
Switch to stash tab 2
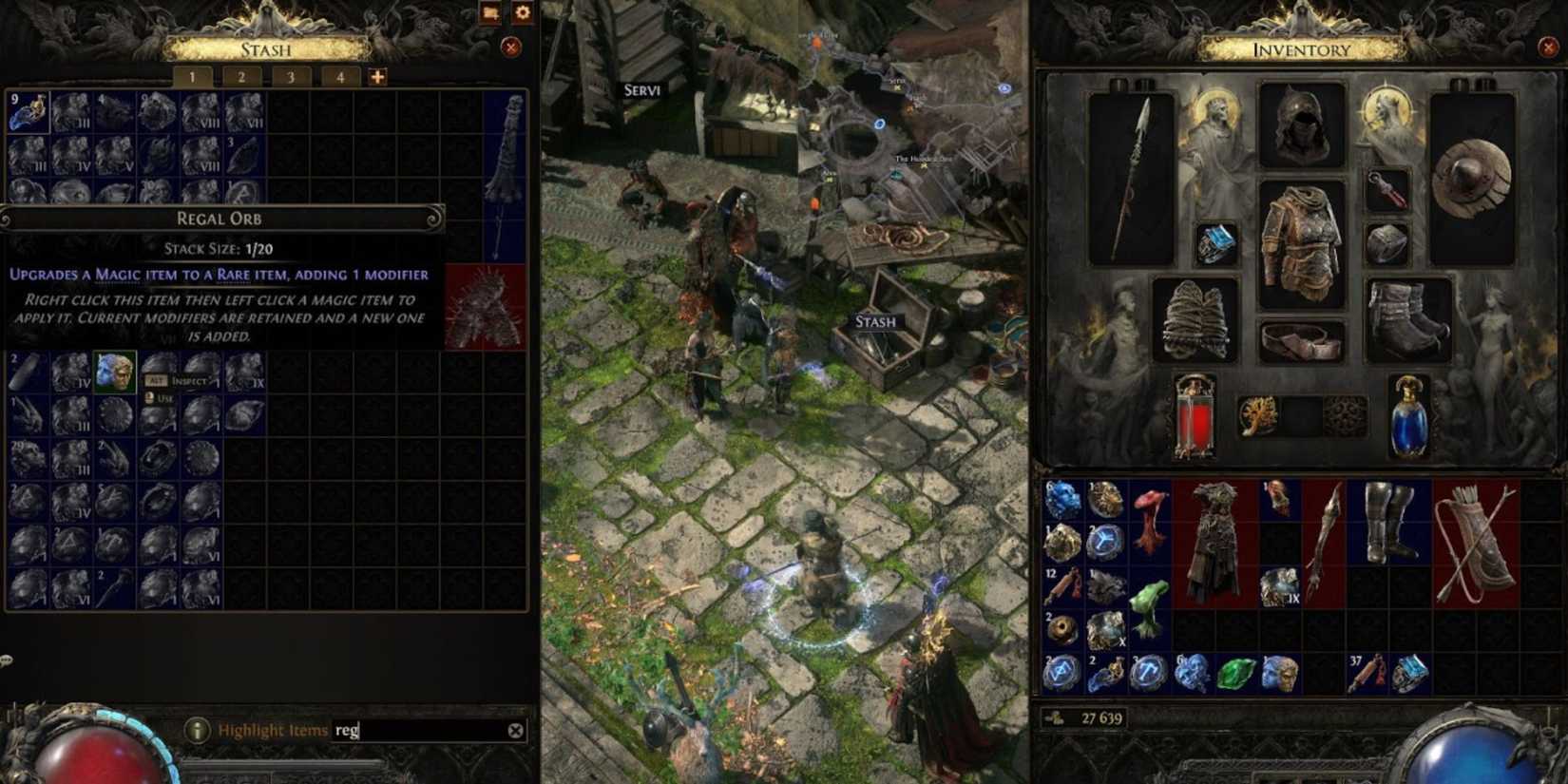click(x=241, y=78)
